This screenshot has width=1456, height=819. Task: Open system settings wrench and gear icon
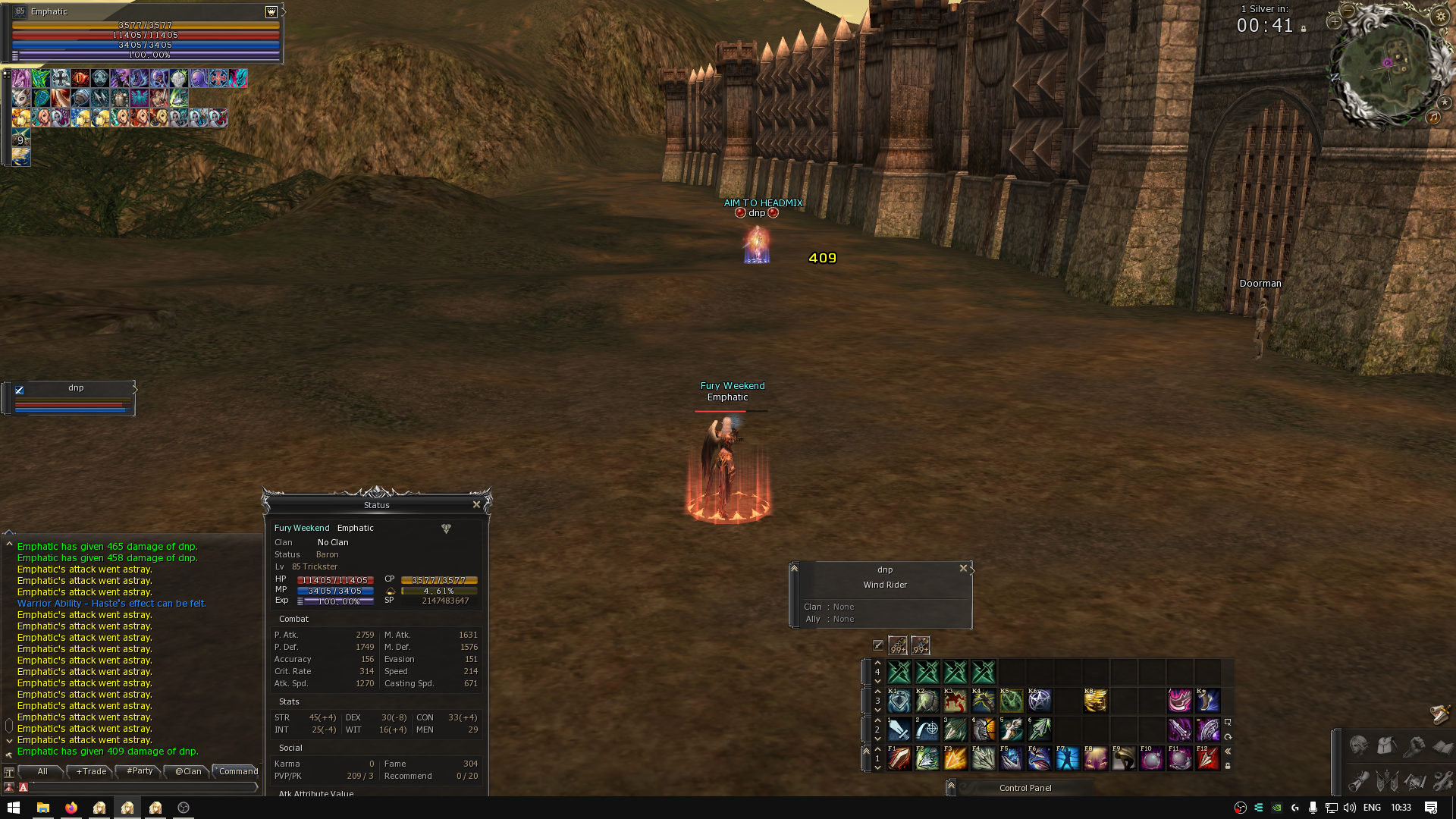tap(1442, 780)
